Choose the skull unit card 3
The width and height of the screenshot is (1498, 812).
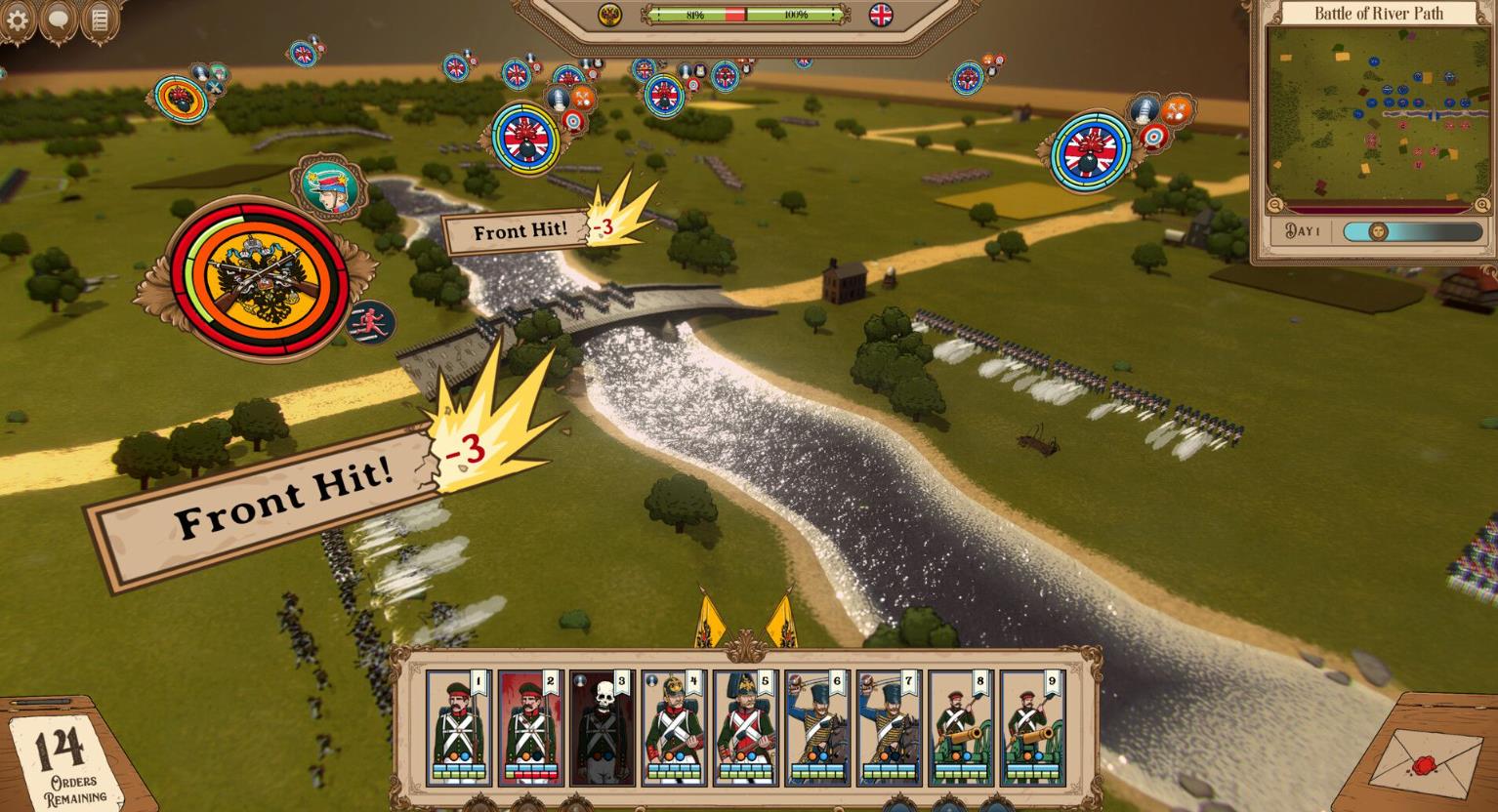coord(602,727)
